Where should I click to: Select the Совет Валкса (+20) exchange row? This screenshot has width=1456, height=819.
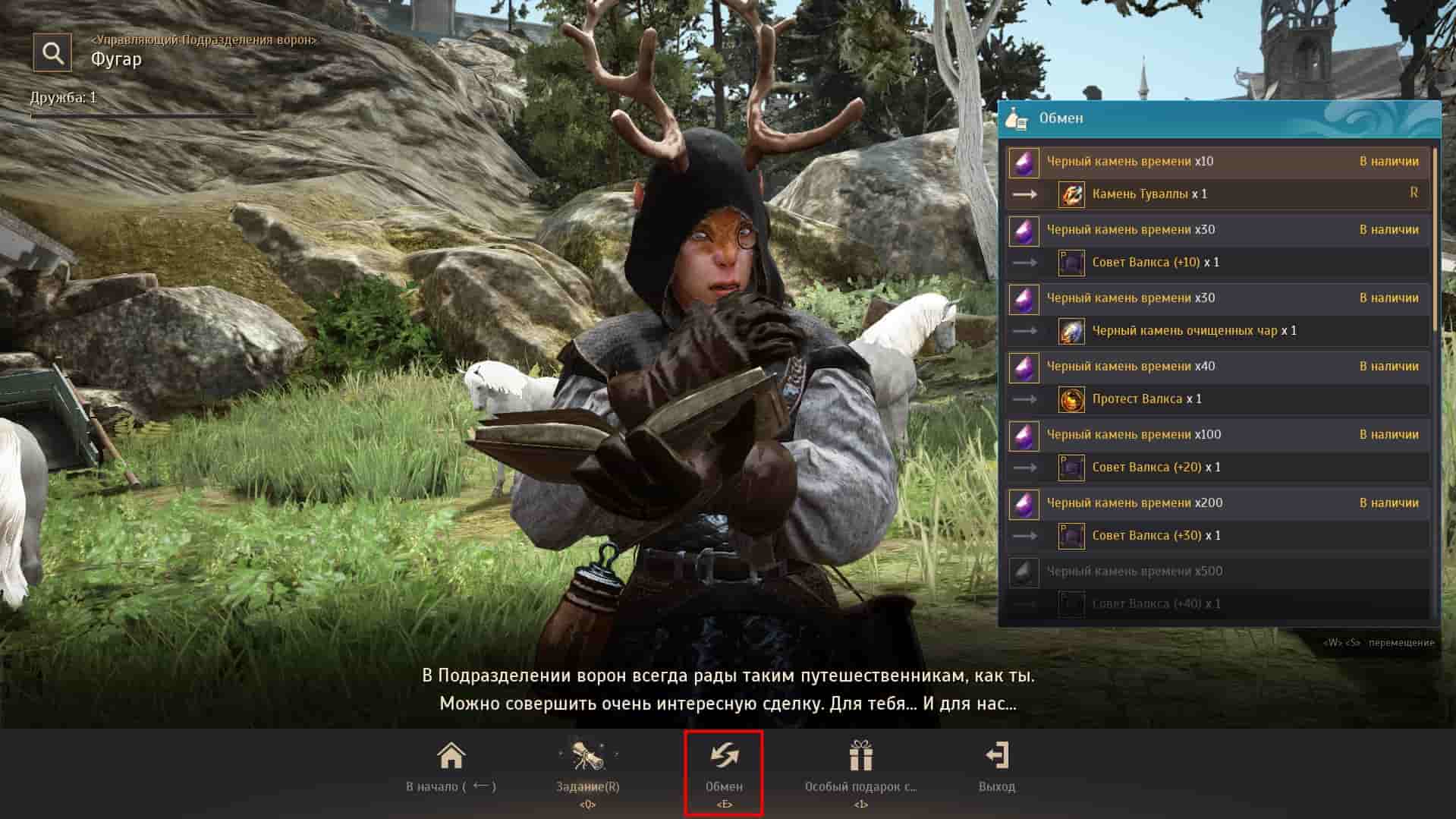1156,468
